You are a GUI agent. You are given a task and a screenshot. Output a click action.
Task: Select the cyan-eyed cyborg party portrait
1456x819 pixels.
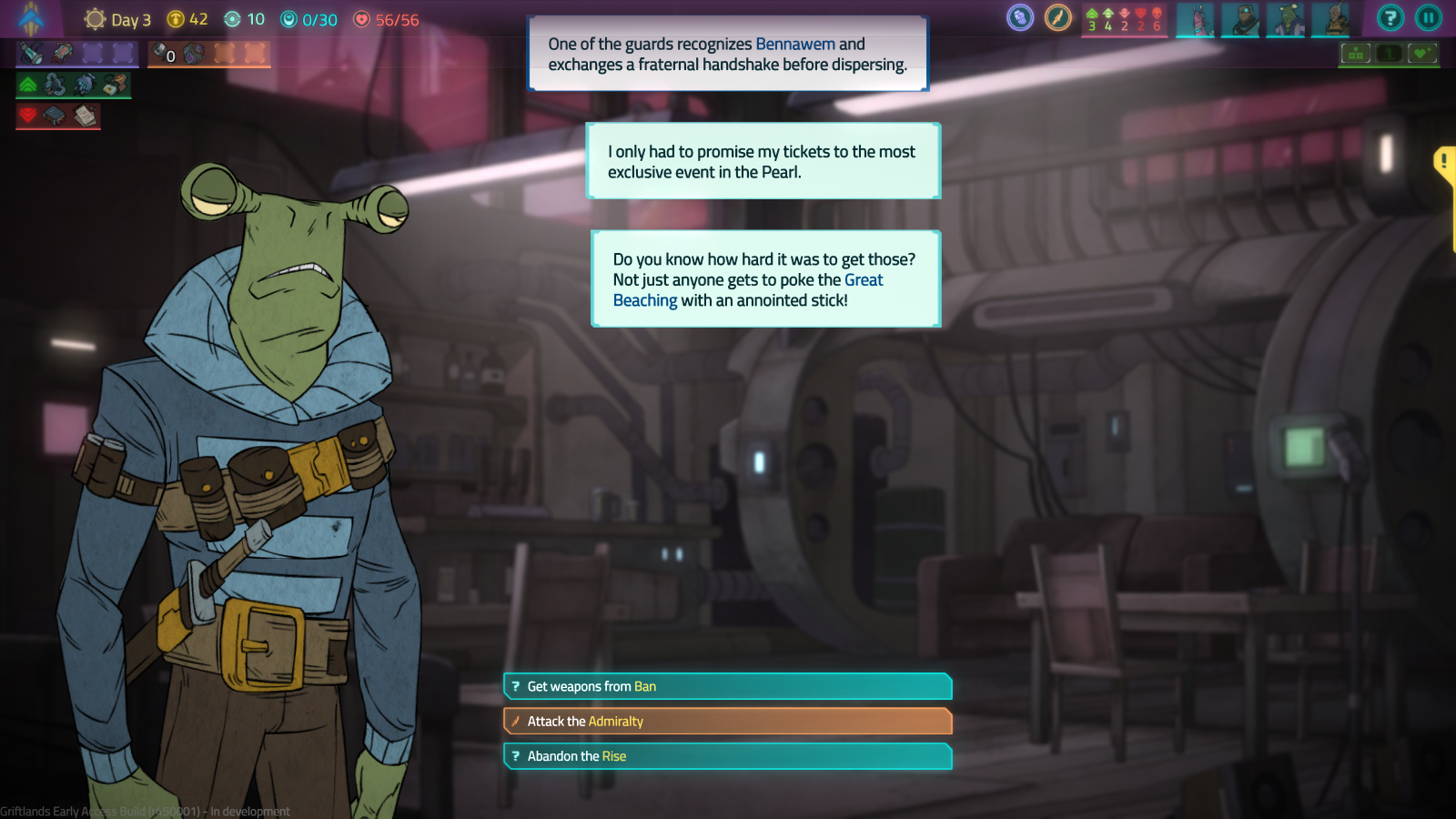pyautogui.click(x=1240, y=19)
